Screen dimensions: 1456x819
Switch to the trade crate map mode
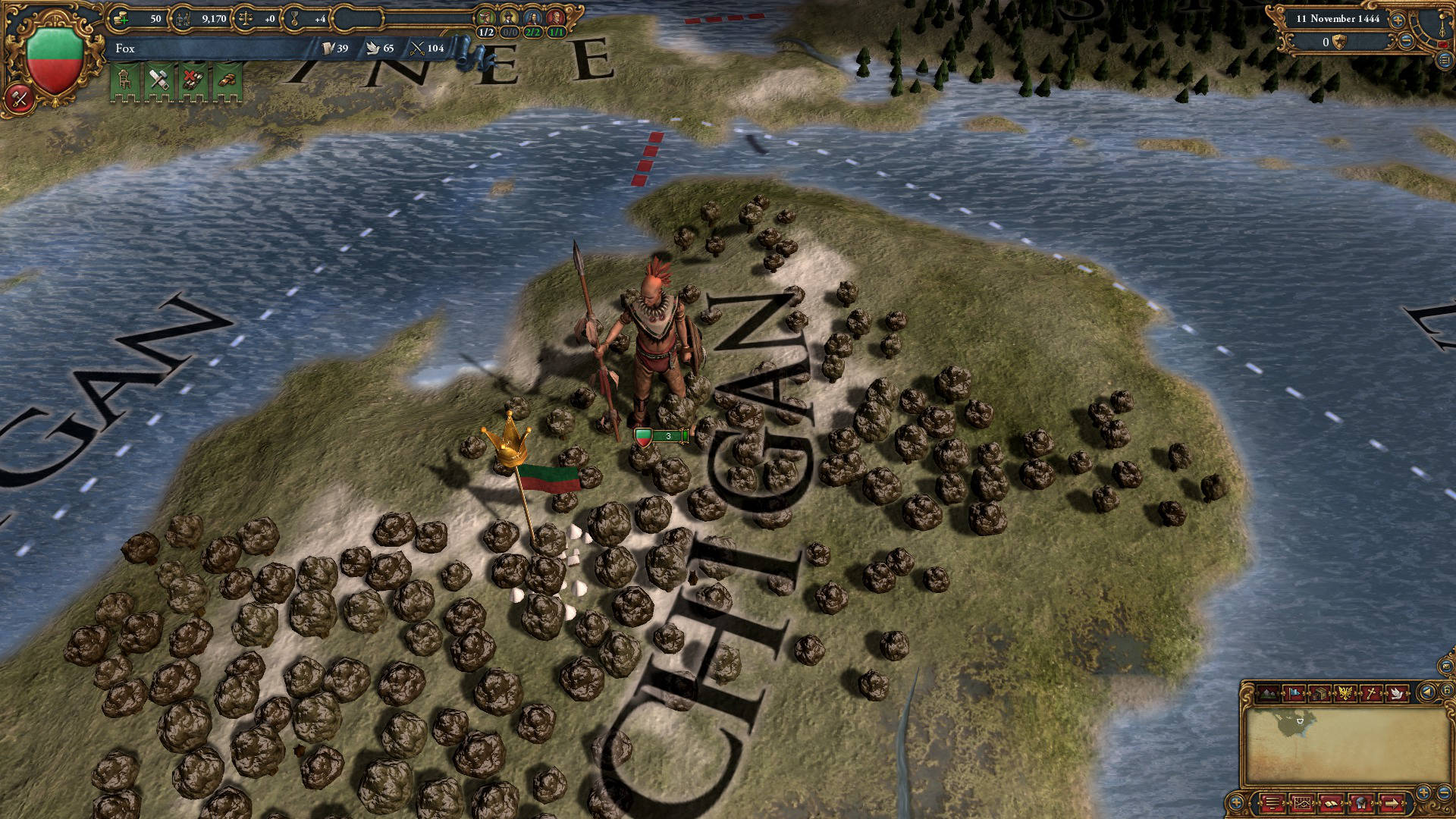pyautogui.click(x=1319, y=693)
